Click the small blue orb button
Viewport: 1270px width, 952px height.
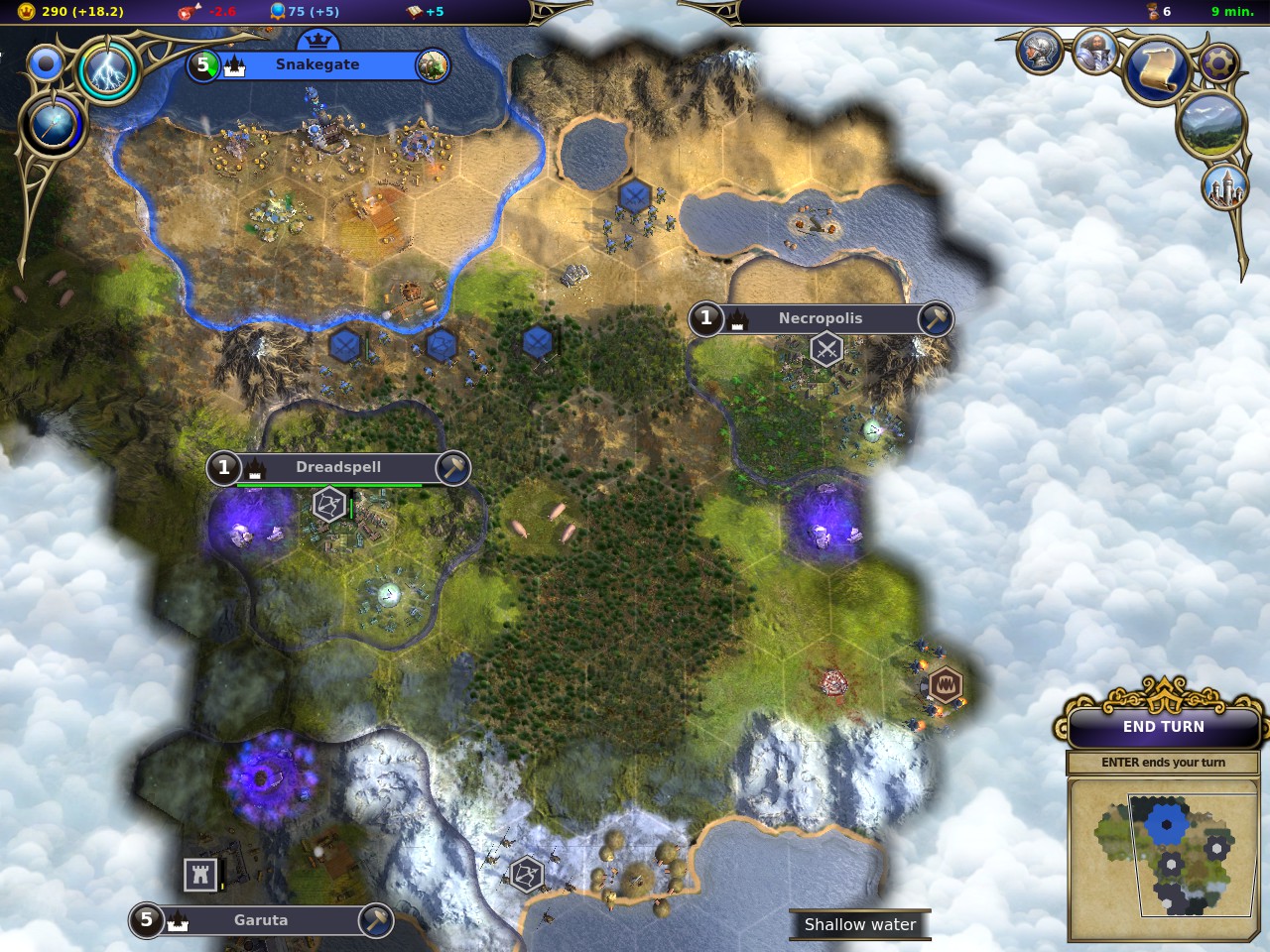46,64
